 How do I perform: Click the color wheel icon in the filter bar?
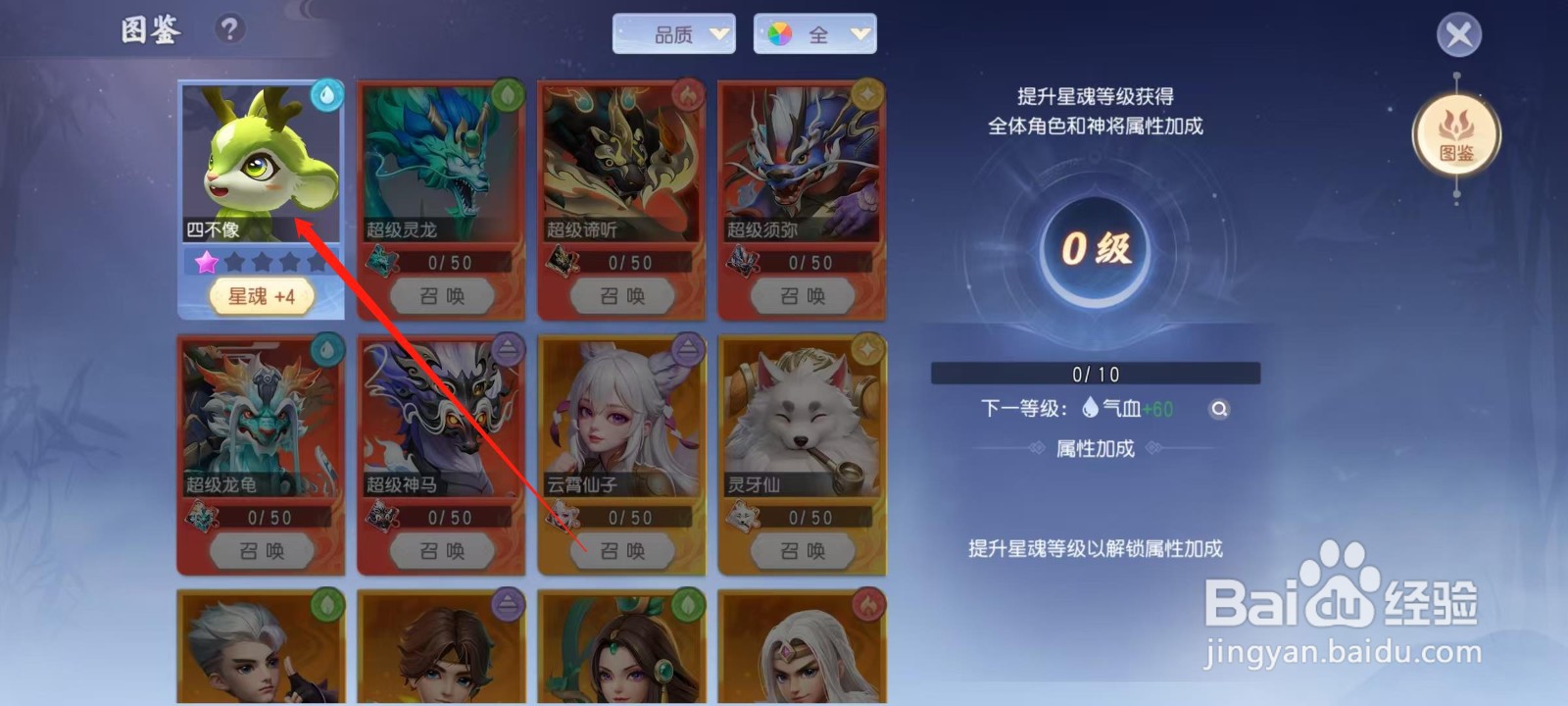pyautogui.click(x=779, y=32)
